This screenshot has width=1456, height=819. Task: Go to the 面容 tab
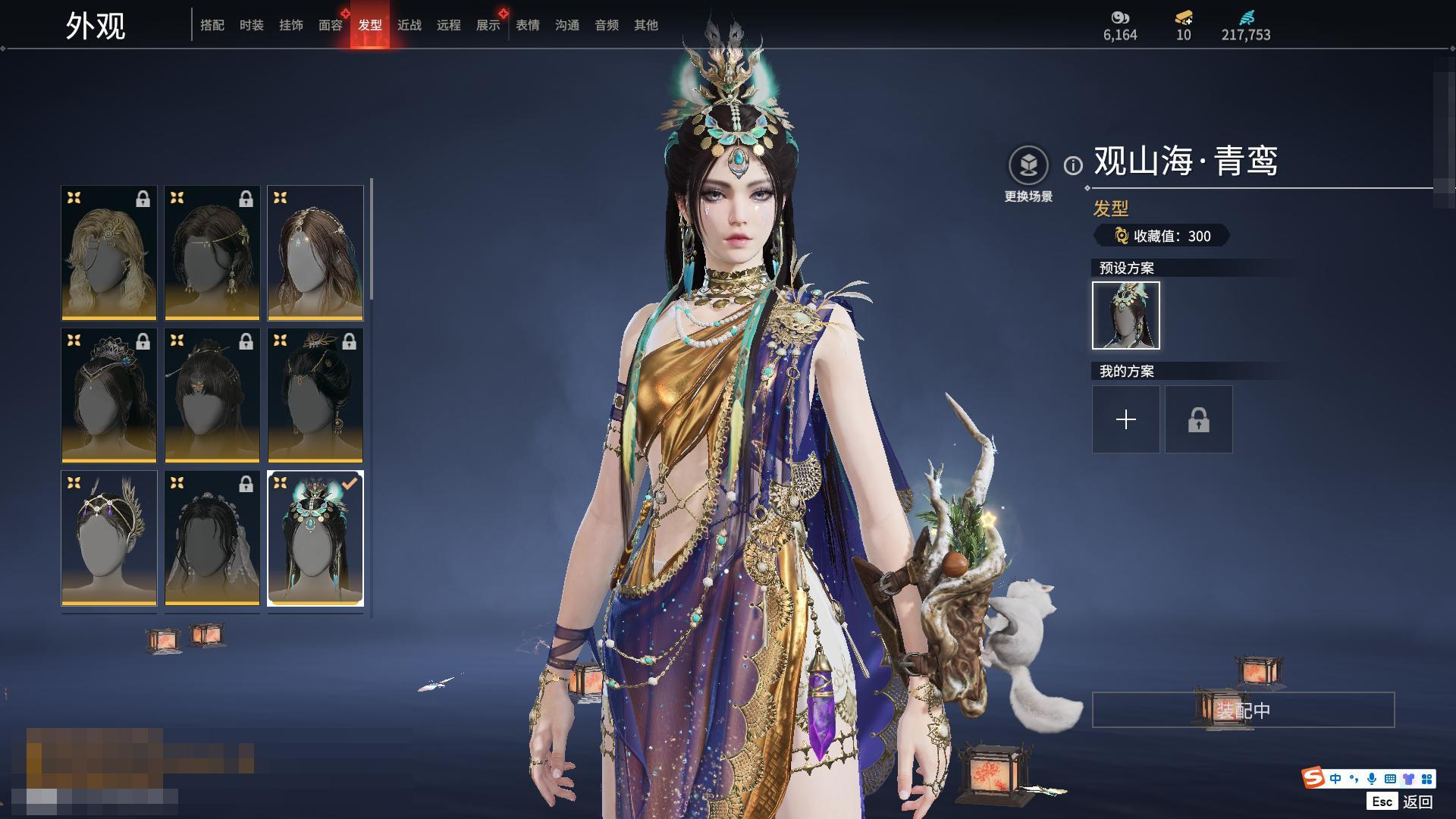[331, 25]
